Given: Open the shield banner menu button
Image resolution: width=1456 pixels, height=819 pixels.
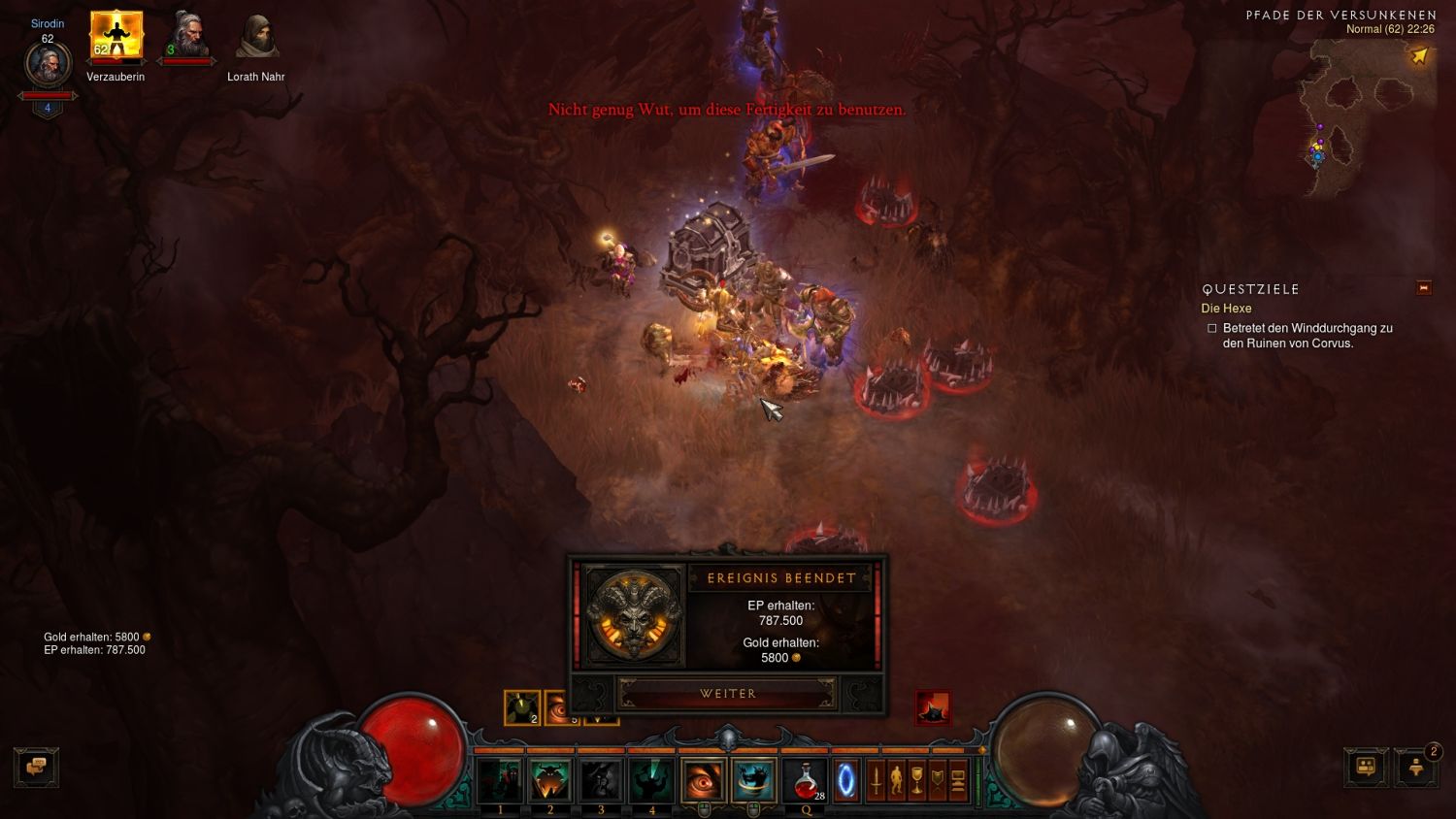Looking at the screenshot, I should pos(937,780).
